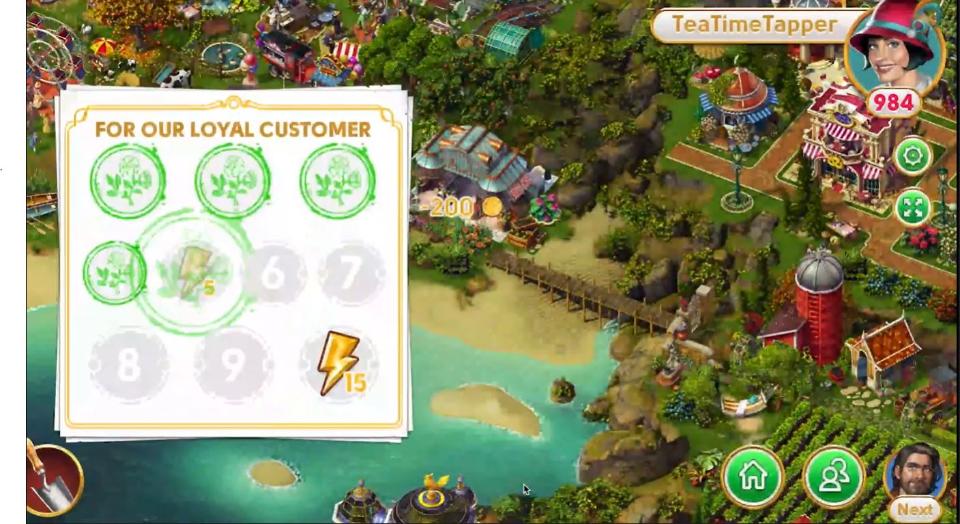
Task: Claim the lightning bolt 5 reward stamp
Action: pyautogui.click(x=193, y=272)
